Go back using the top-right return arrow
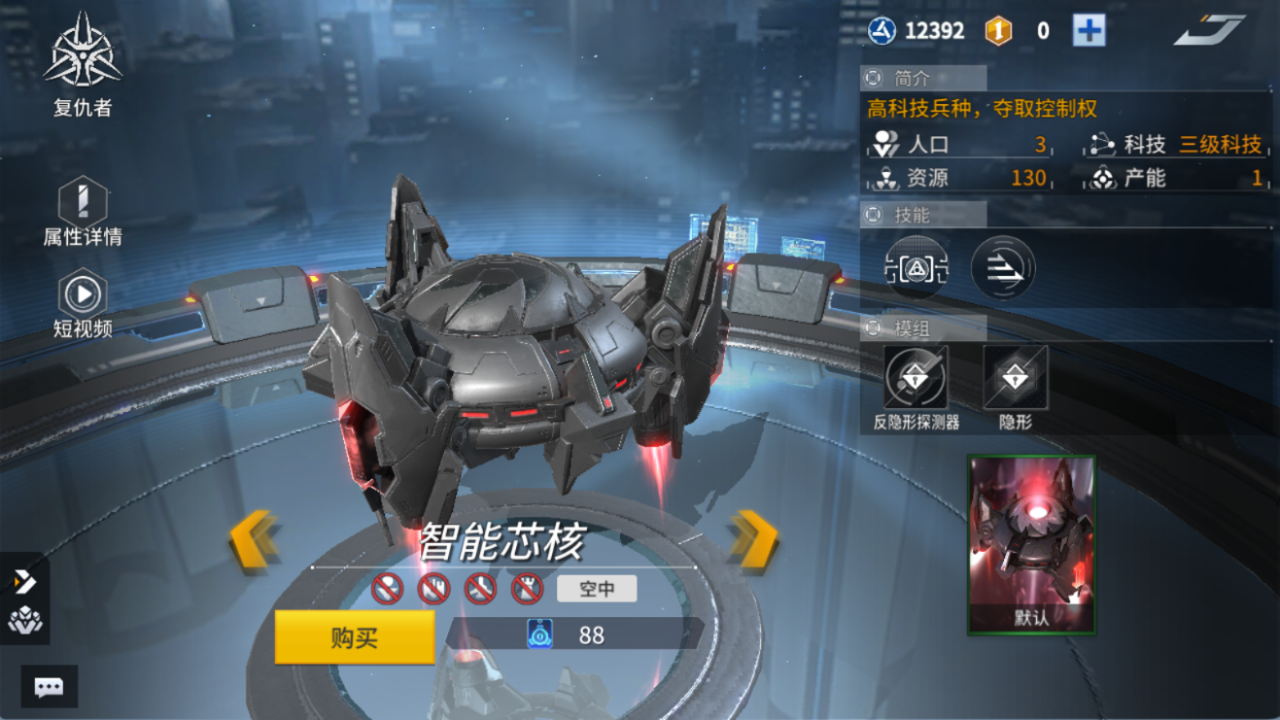This screenshot has width=1280, height=720. point(1209,31)
